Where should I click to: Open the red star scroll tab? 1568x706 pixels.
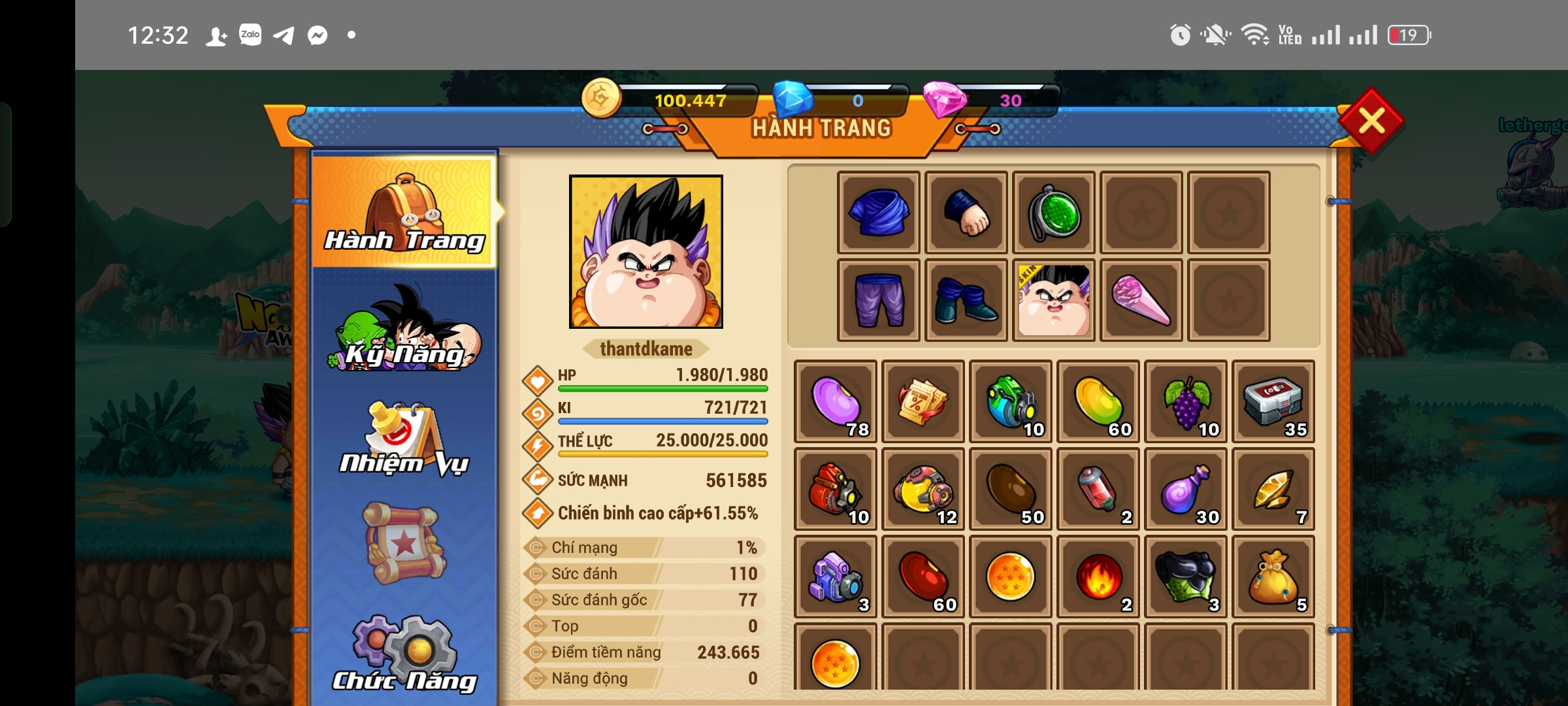click(x=405, y=543)
